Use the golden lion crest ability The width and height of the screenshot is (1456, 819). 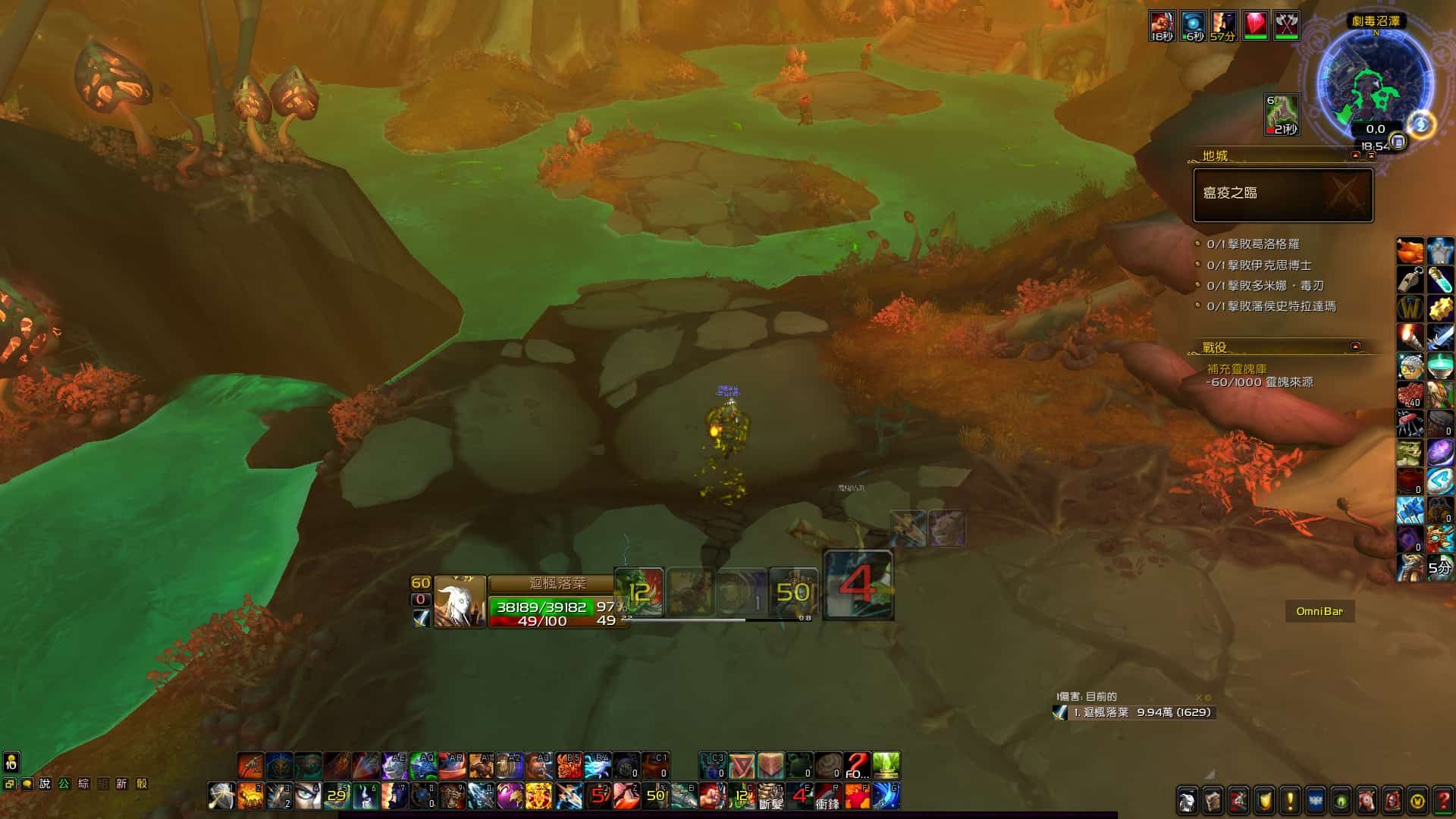click(x=538, y=796)
